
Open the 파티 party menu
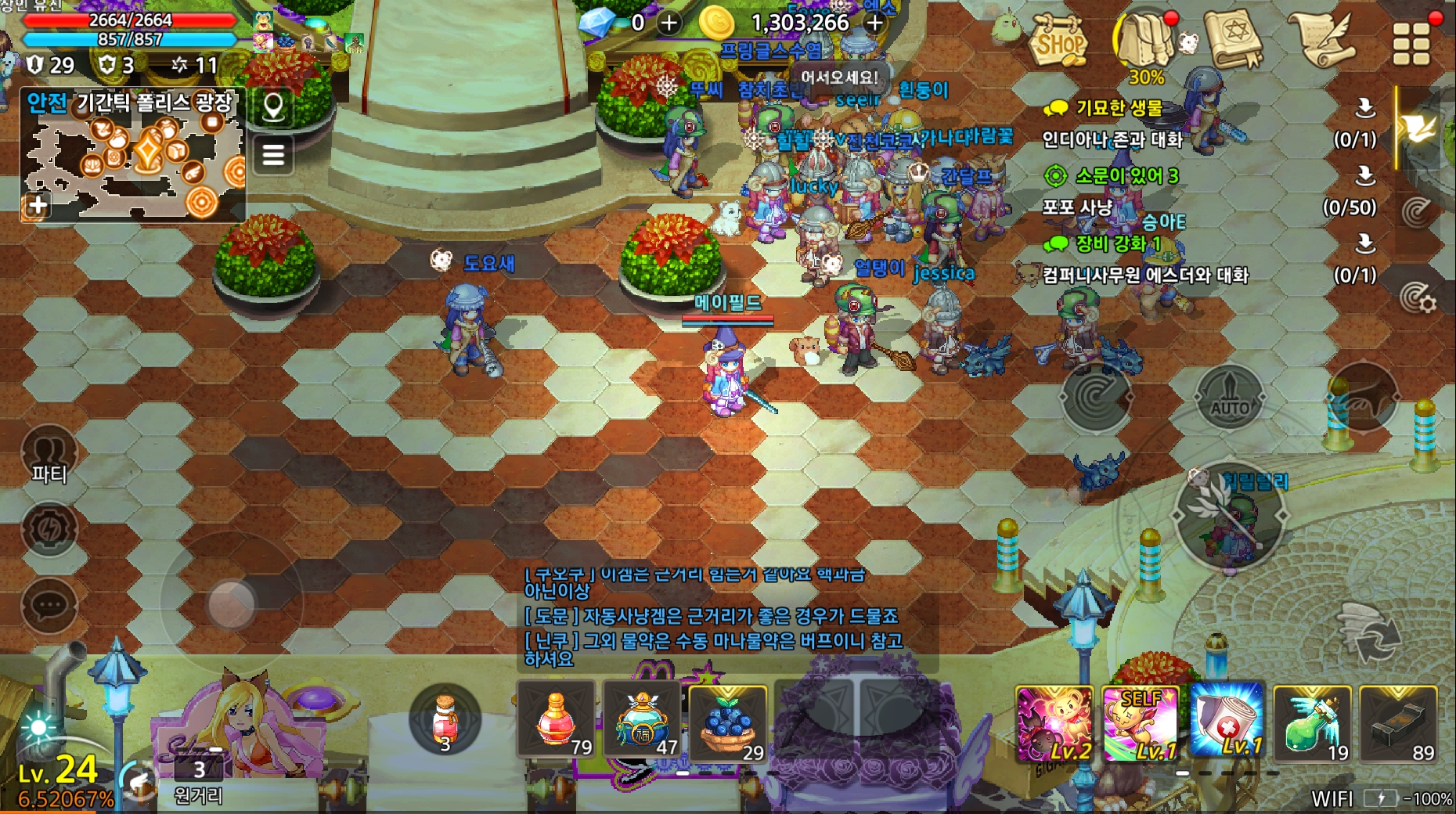tap(49, 456)
